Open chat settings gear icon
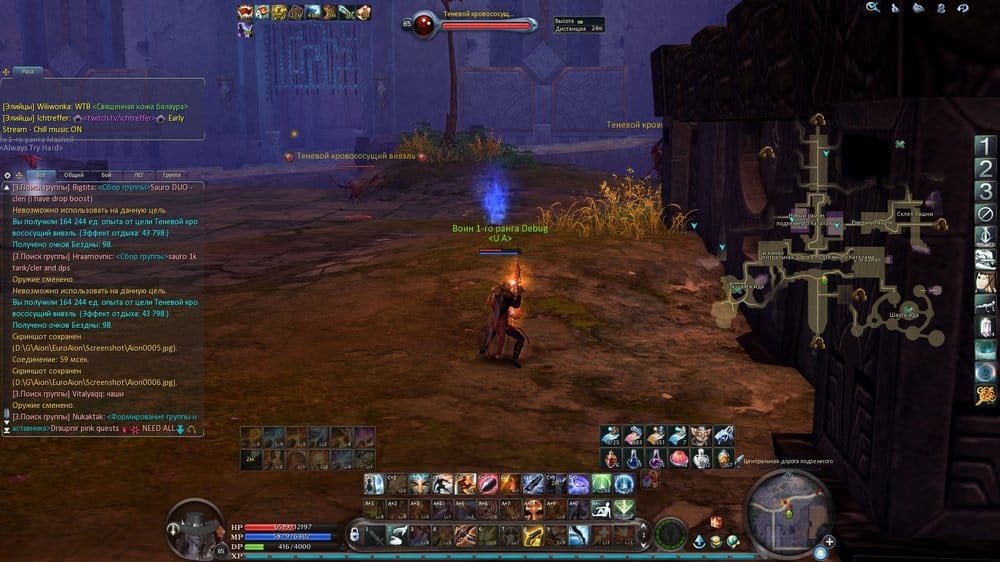 pyautogui.click(x=8, y=174)
